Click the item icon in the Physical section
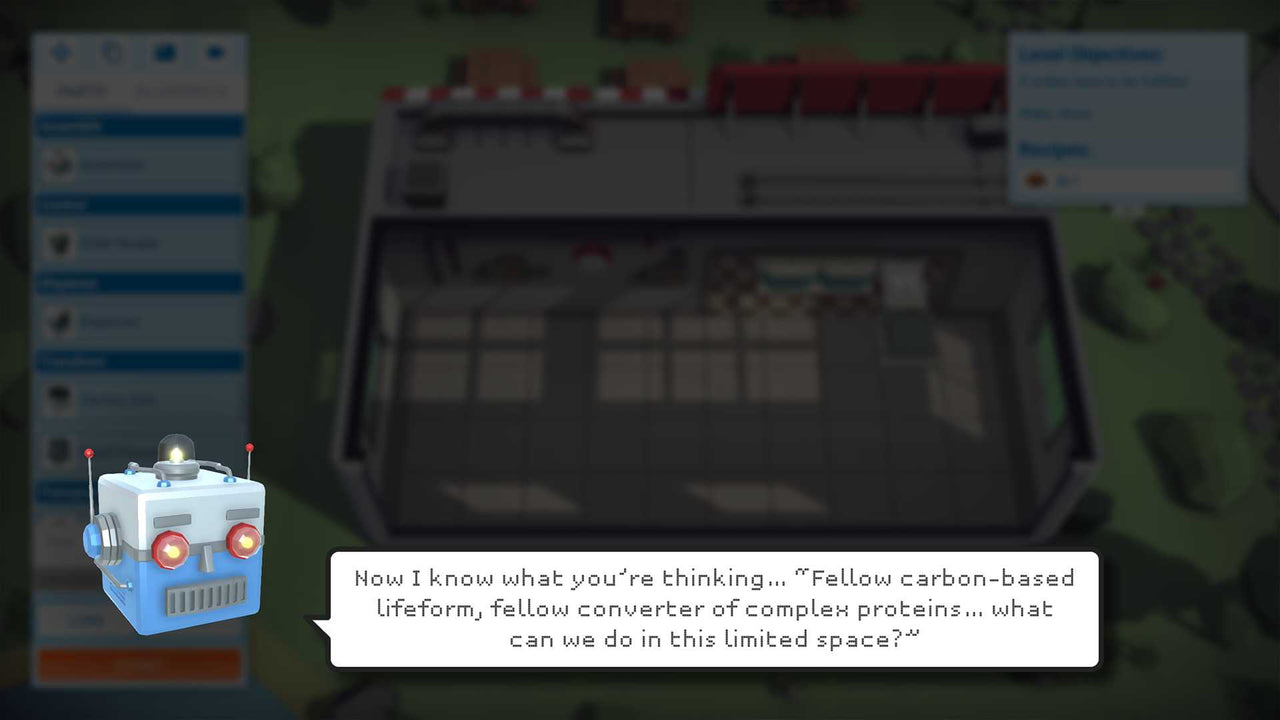Screen dimensions: 1280x720 57,321
